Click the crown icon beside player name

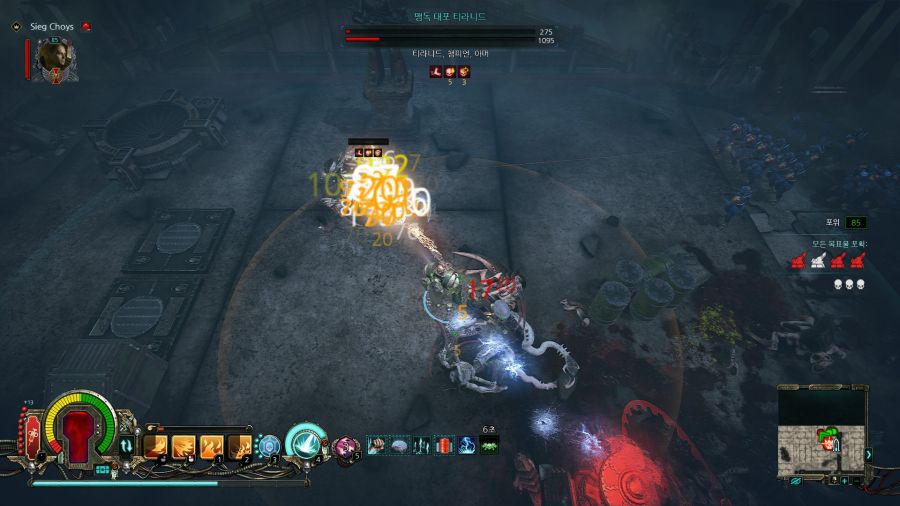pos(86,26)
